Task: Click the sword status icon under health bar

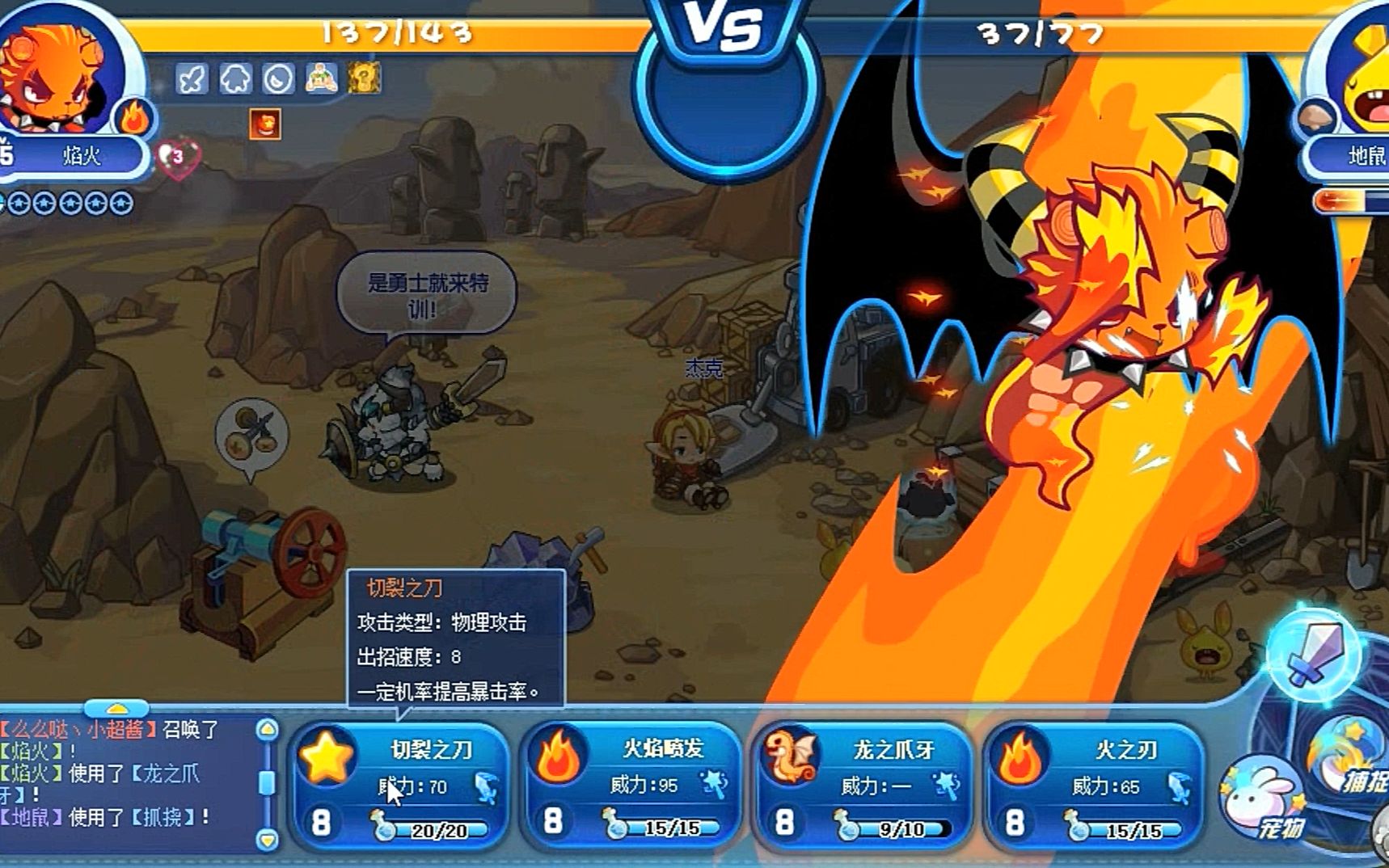Action: [192, 79]
